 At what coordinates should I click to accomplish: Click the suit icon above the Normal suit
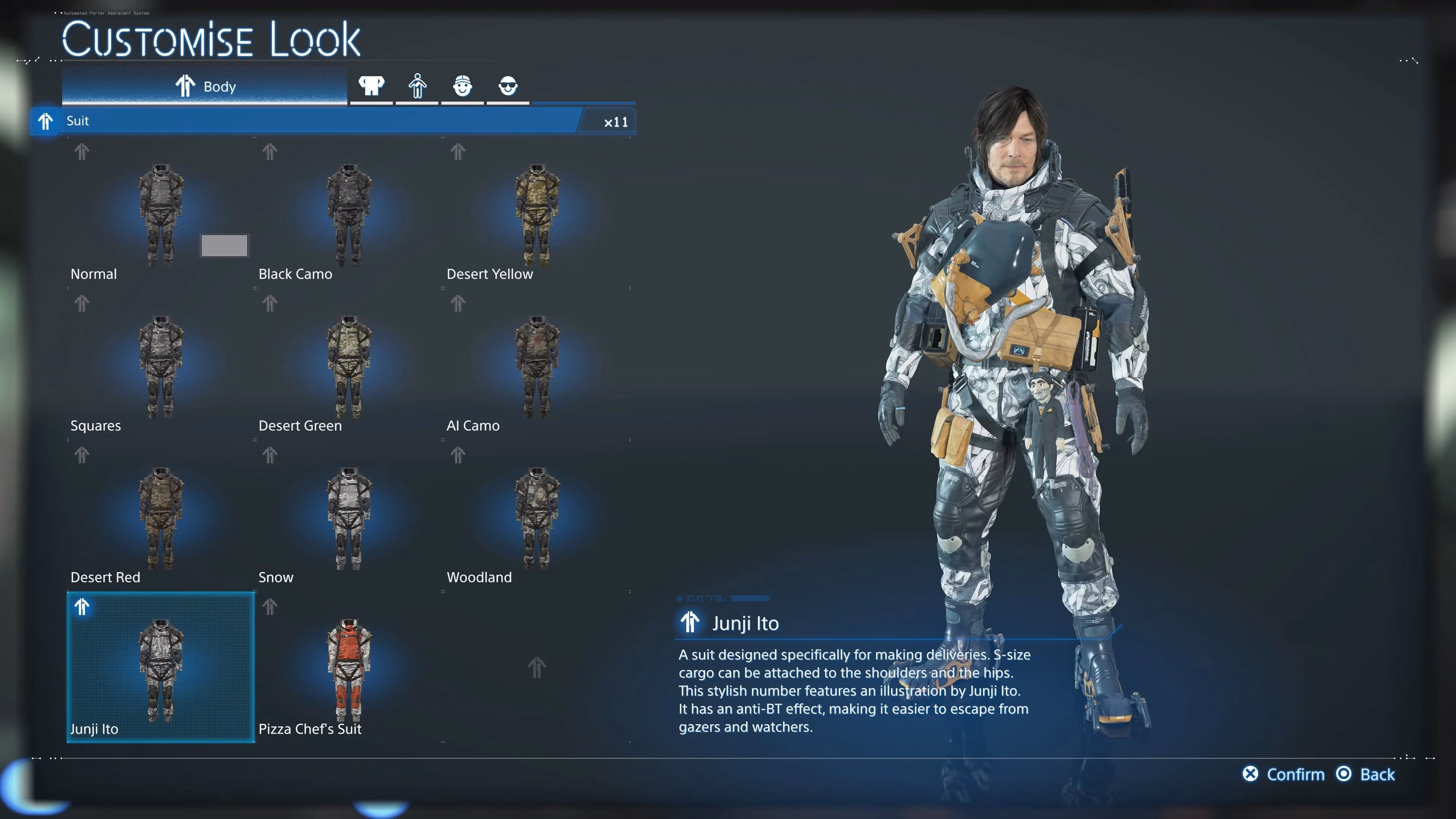tap(82, 152)
